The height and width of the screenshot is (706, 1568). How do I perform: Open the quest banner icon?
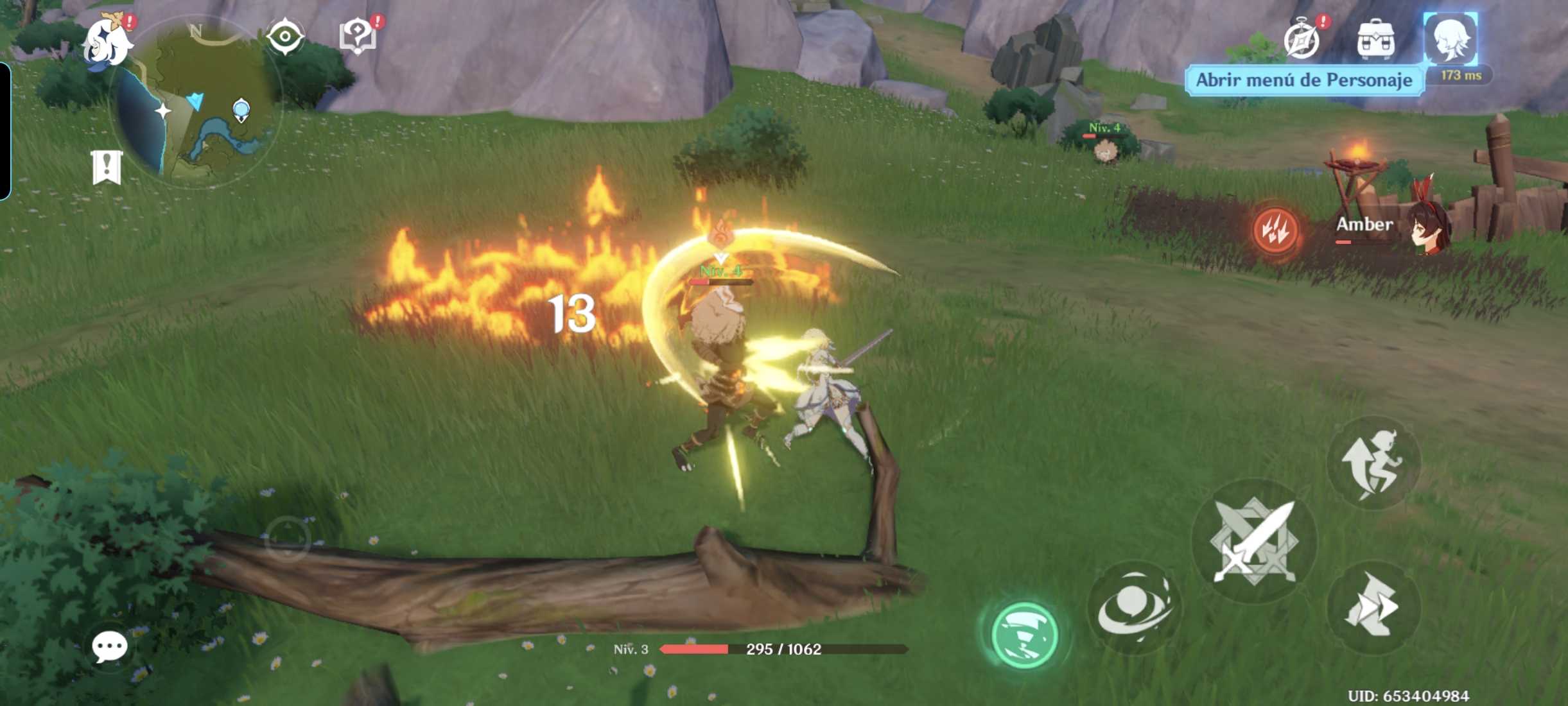(x=107, y=168)
